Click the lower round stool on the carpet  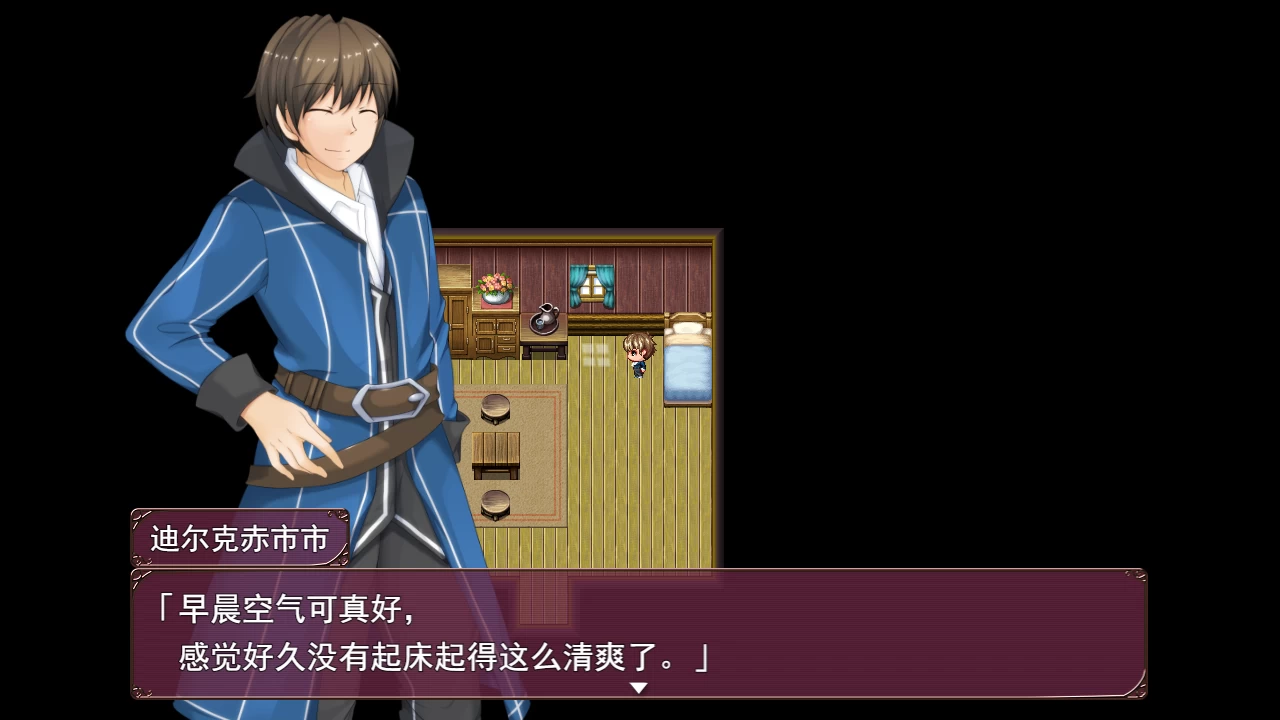[x=493, y=505]
